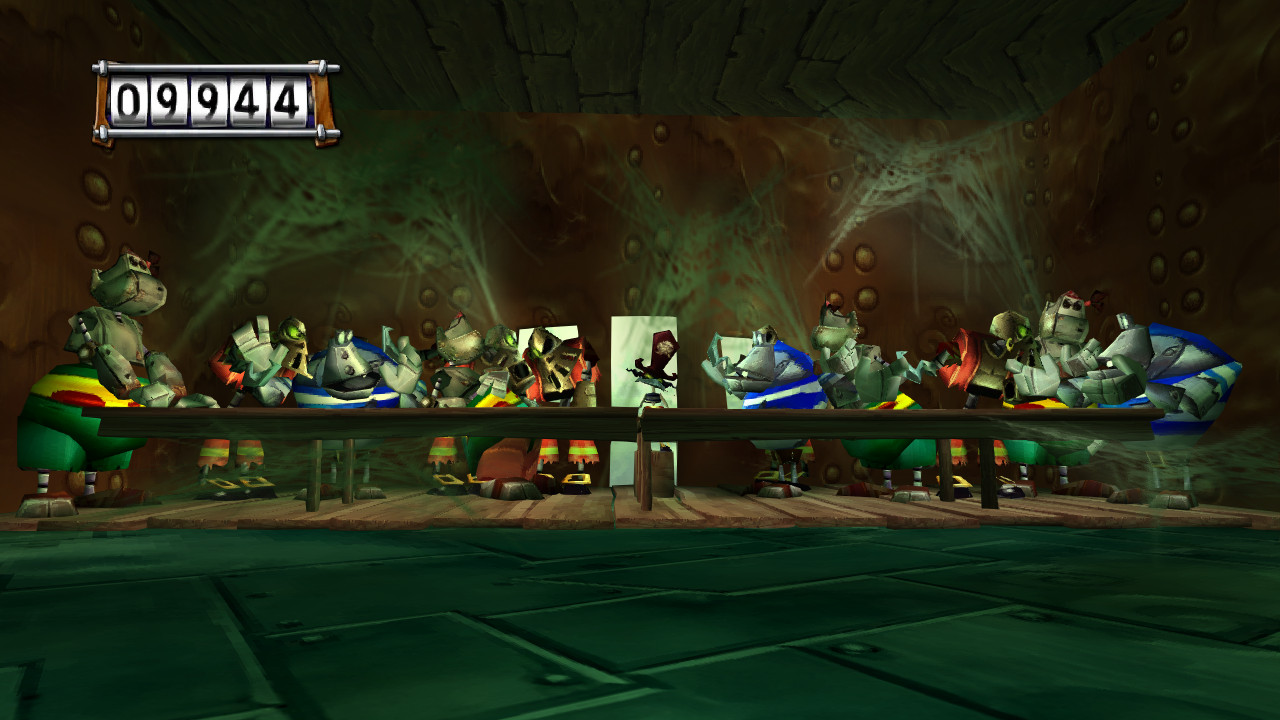1280x720 pixels.
Task: Toggle the middle counter reel showing 9
Action: tap(208, 98)
